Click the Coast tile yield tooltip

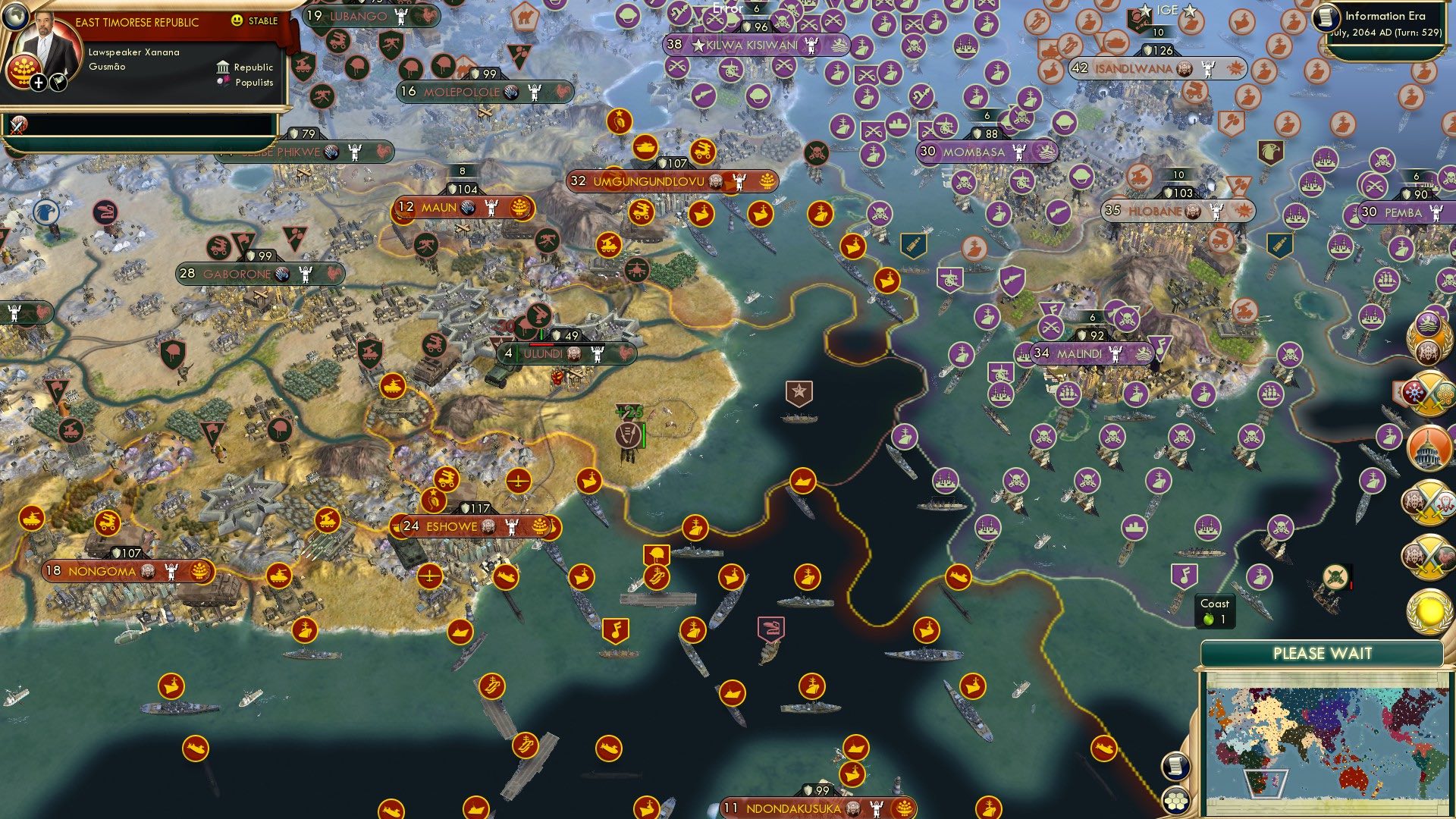pos(1216,610)
